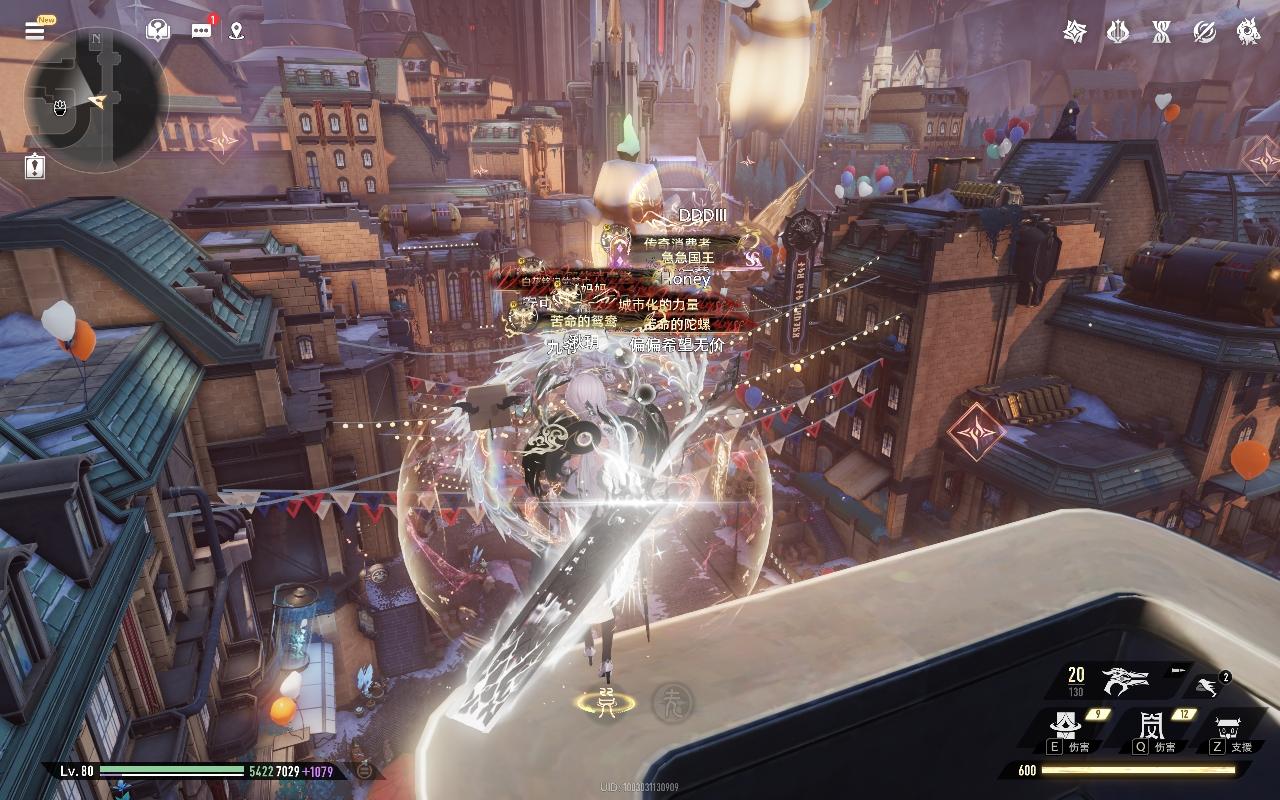
Task: Open the map location pin icon
Action: tap(236, 30)
